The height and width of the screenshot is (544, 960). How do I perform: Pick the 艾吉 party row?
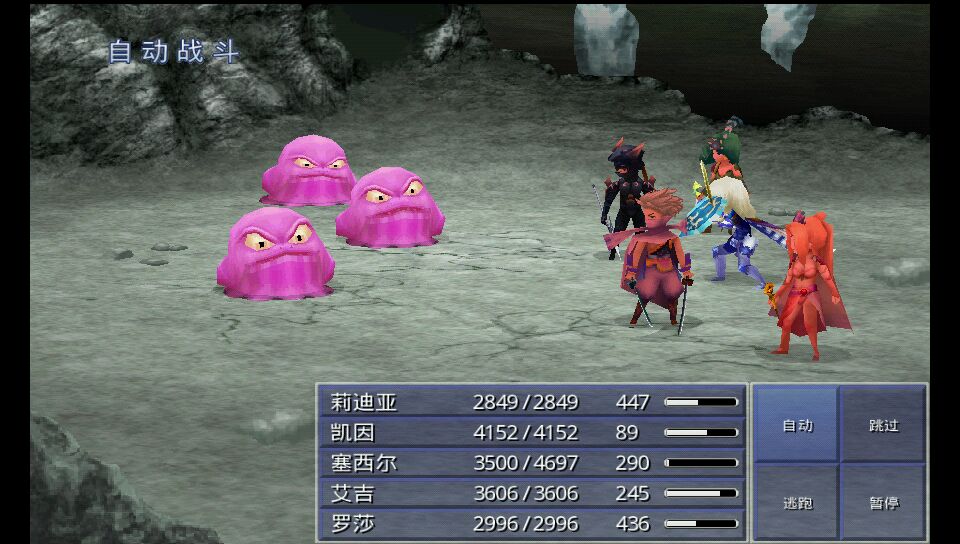[x=532, y=493]
